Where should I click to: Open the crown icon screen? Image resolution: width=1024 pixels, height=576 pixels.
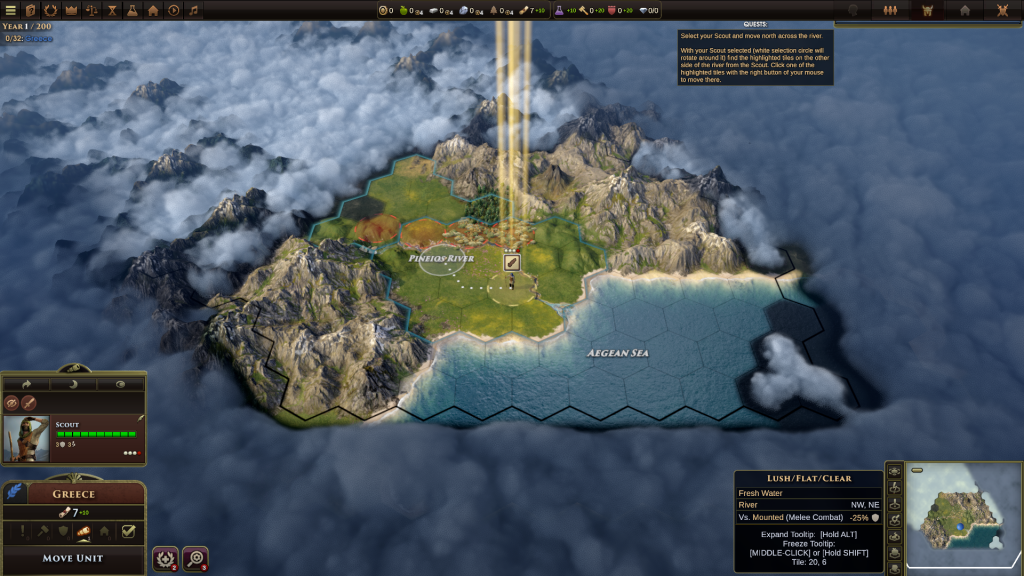coord(71,10)
